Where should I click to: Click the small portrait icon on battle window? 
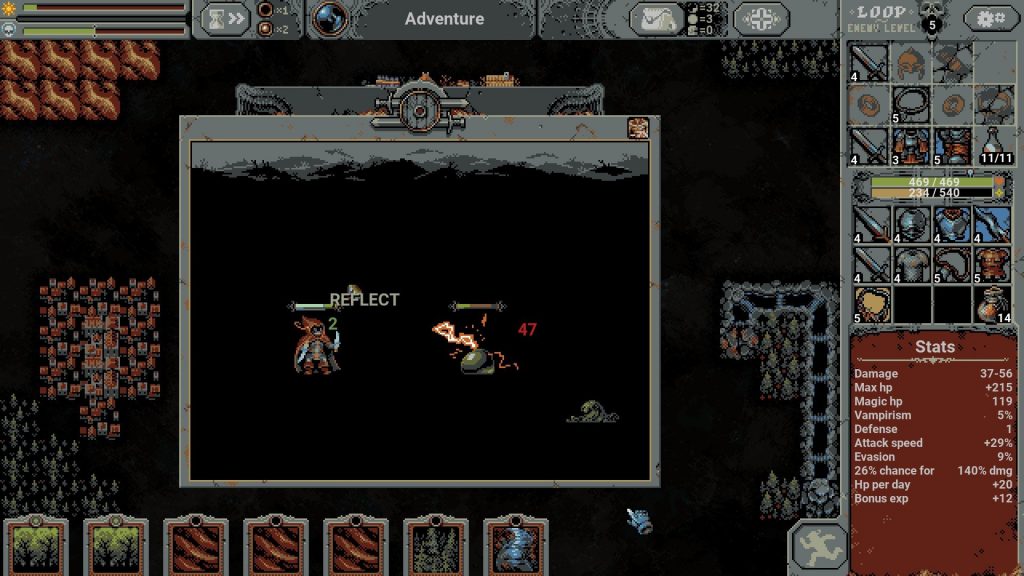tap(637, 128)
